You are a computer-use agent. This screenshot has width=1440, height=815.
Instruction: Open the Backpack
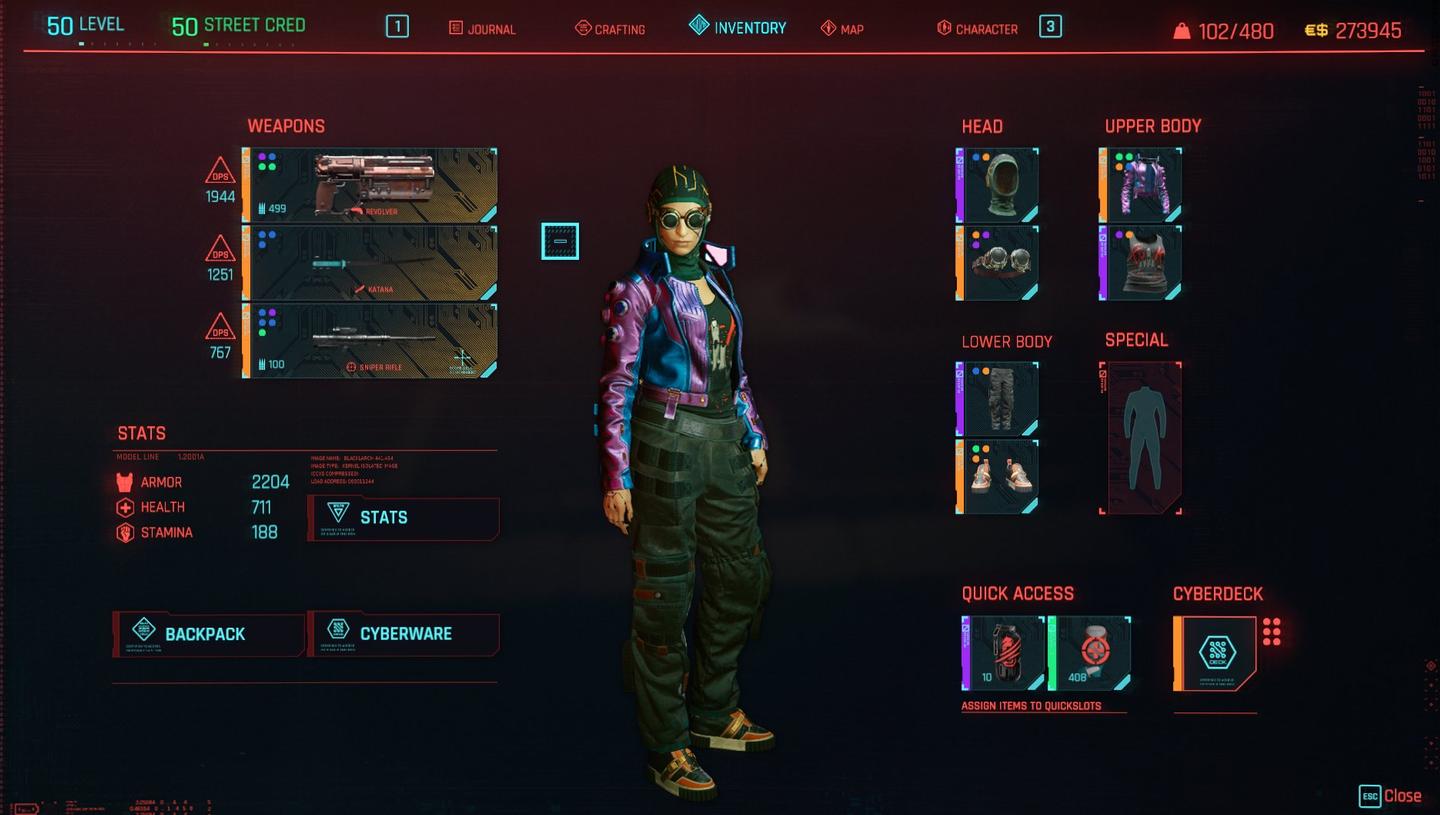pyautogui.click(x=207, y=633)
